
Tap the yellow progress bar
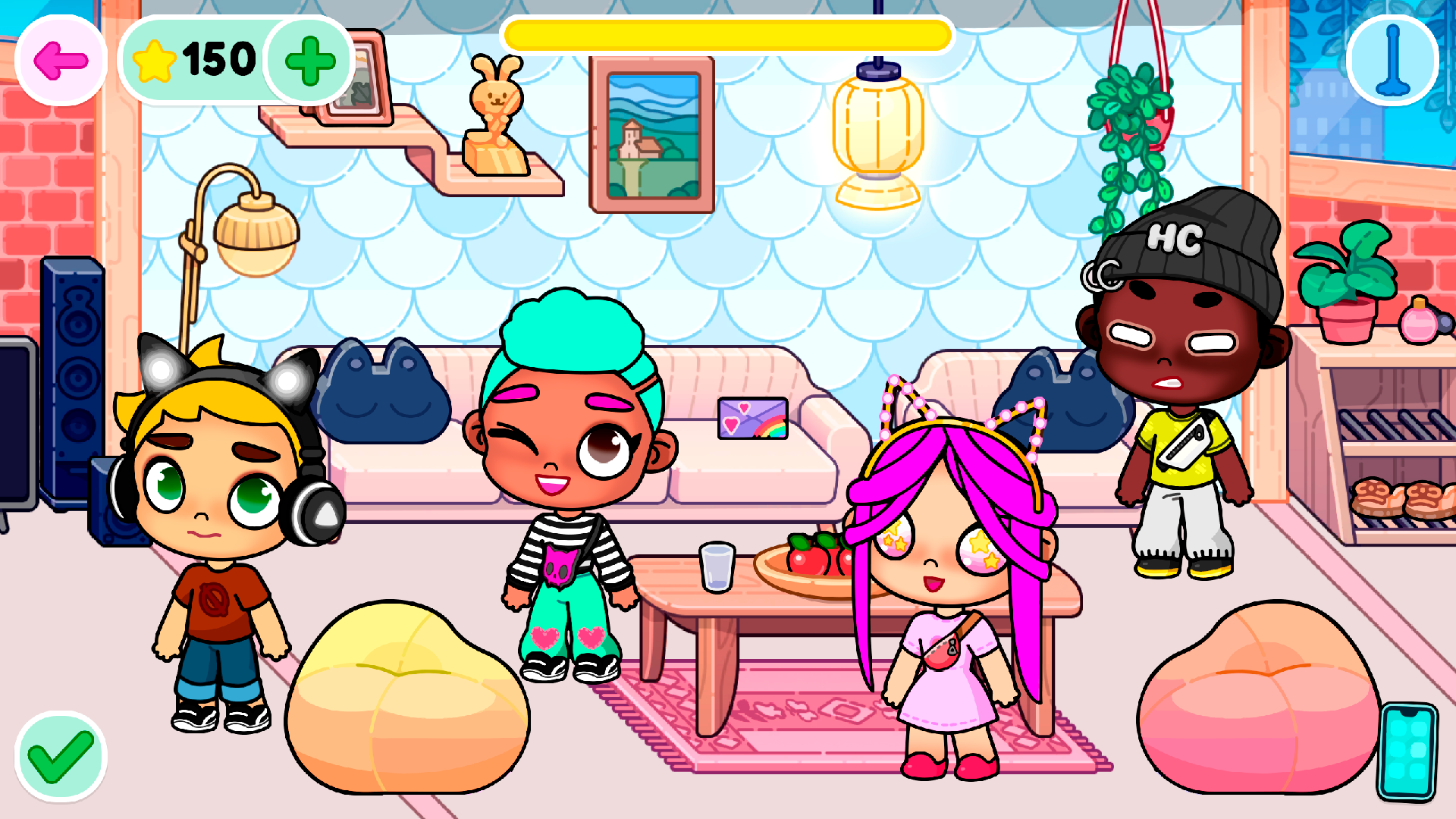[x=728, y=33]
